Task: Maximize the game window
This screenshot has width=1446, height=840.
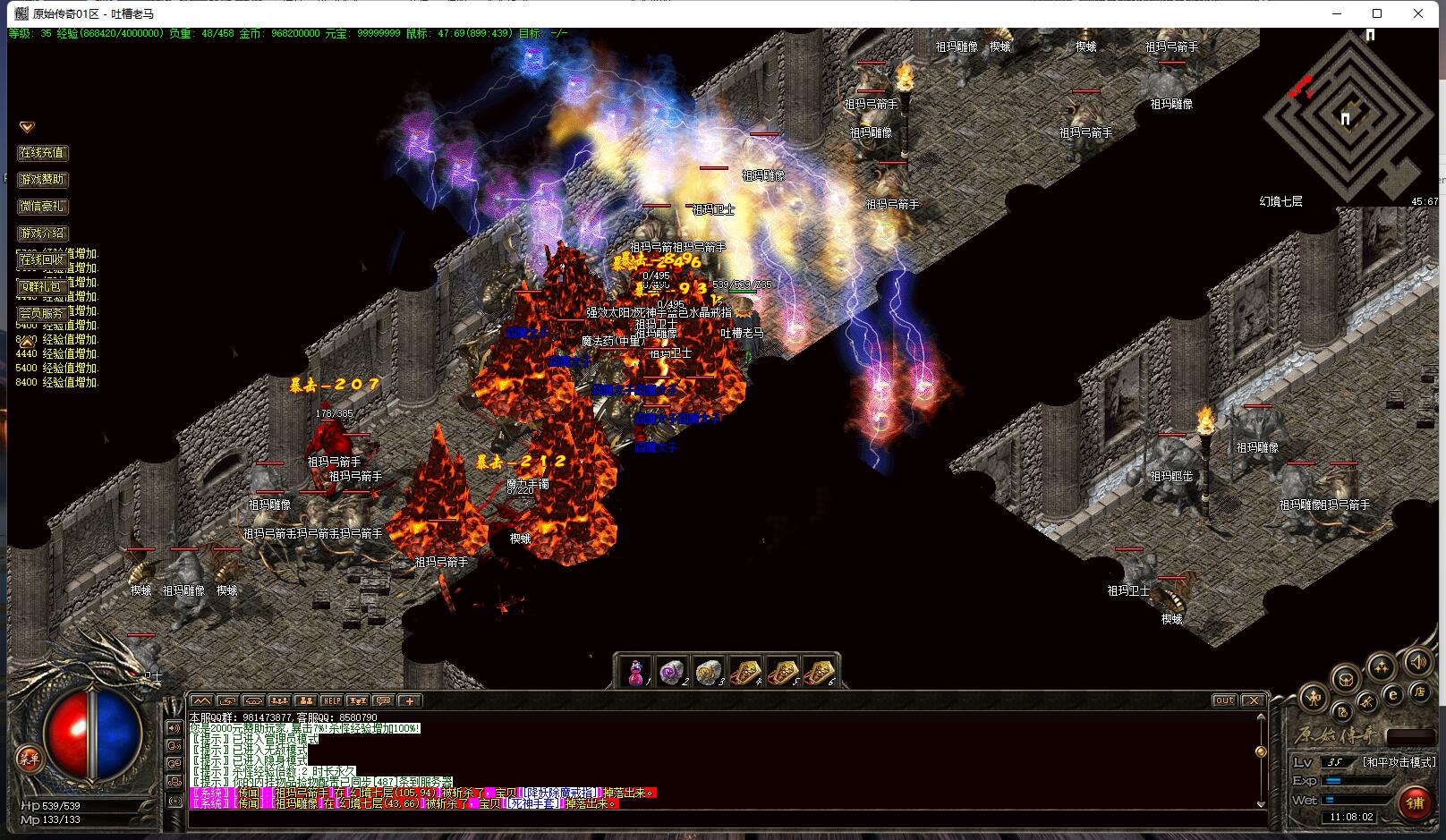Action: (x=1377, y=13)
